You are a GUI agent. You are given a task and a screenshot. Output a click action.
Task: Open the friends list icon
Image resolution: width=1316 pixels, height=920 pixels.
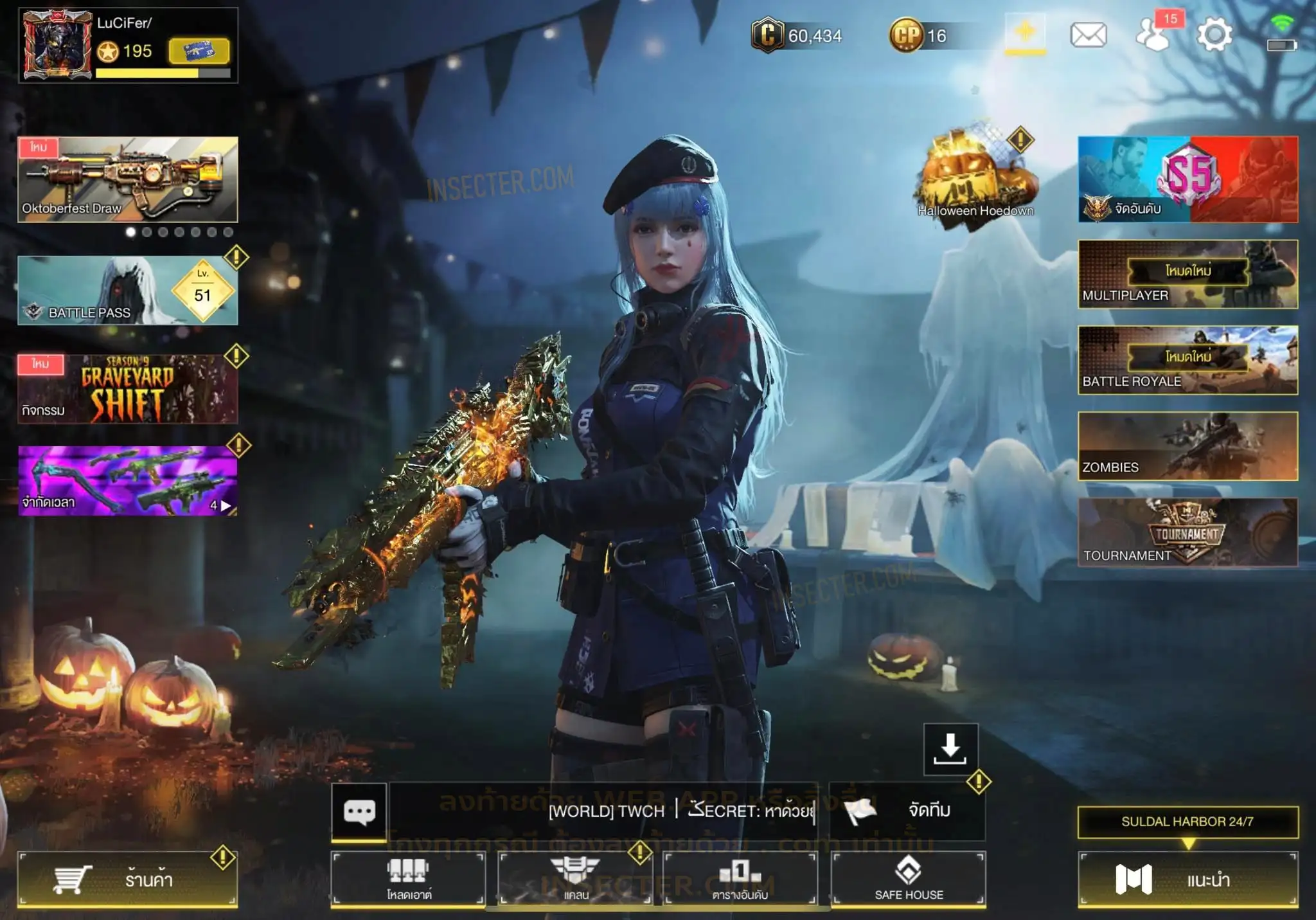point(1153,35)
